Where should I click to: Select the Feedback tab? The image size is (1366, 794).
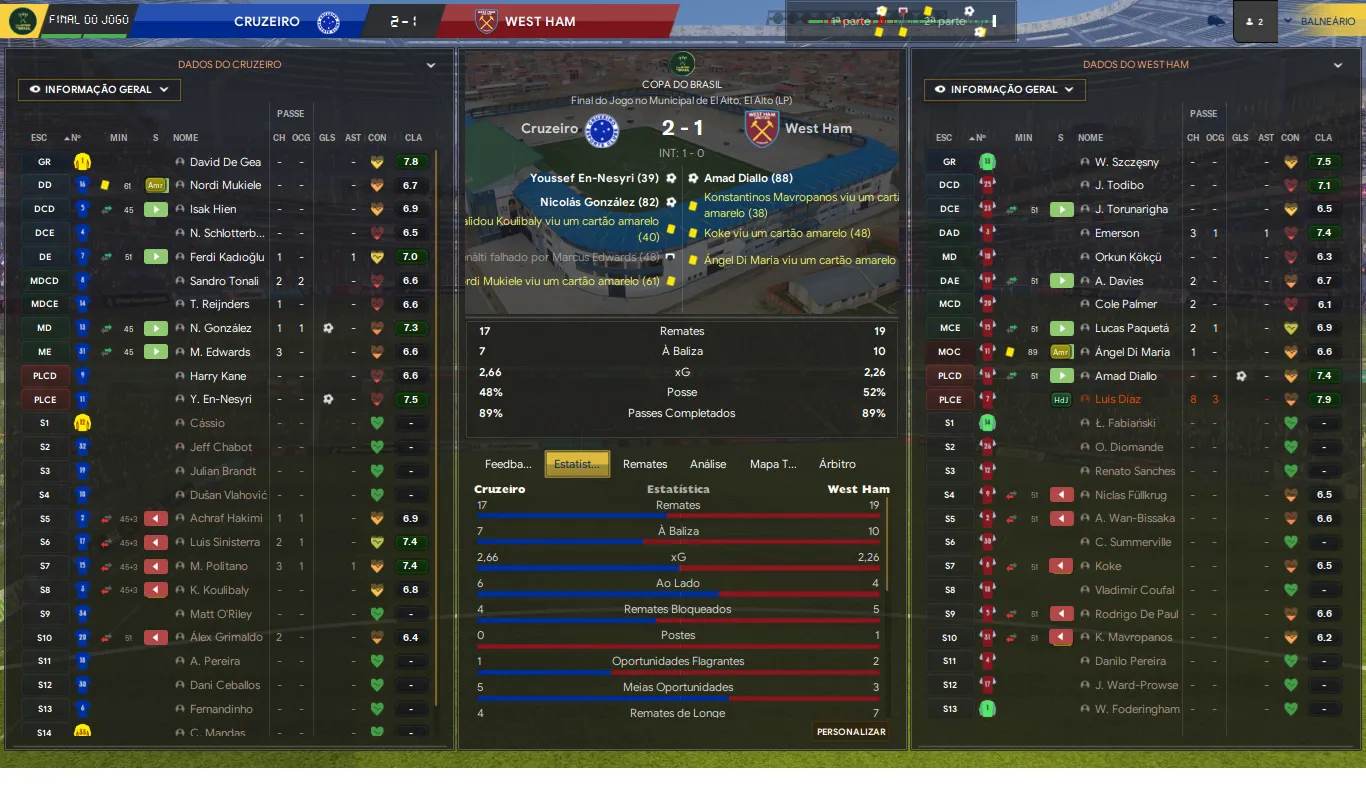508,464
